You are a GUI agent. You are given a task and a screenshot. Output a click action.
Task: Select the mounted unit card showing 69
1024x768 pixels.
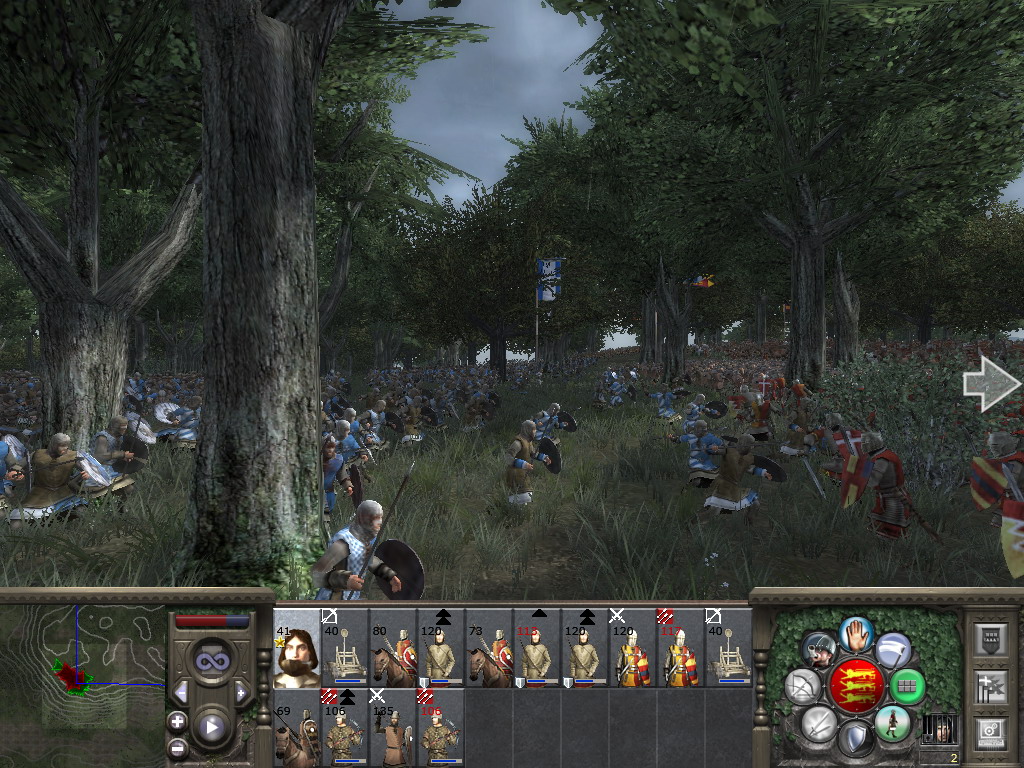click(296, 727)
